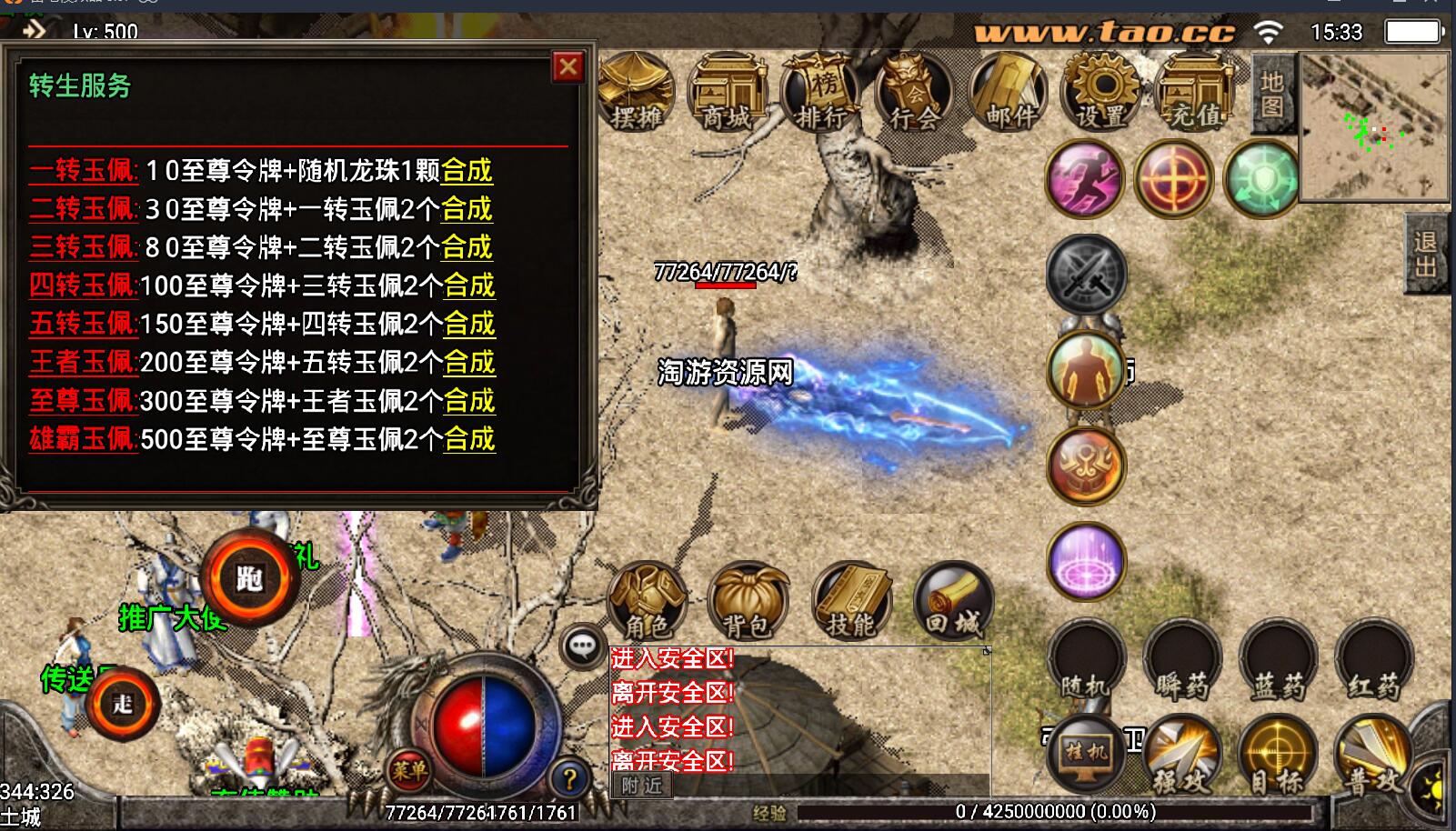Click the 退出 exit button
This screenshot has width=1456, height=831.
[1425, 255]
